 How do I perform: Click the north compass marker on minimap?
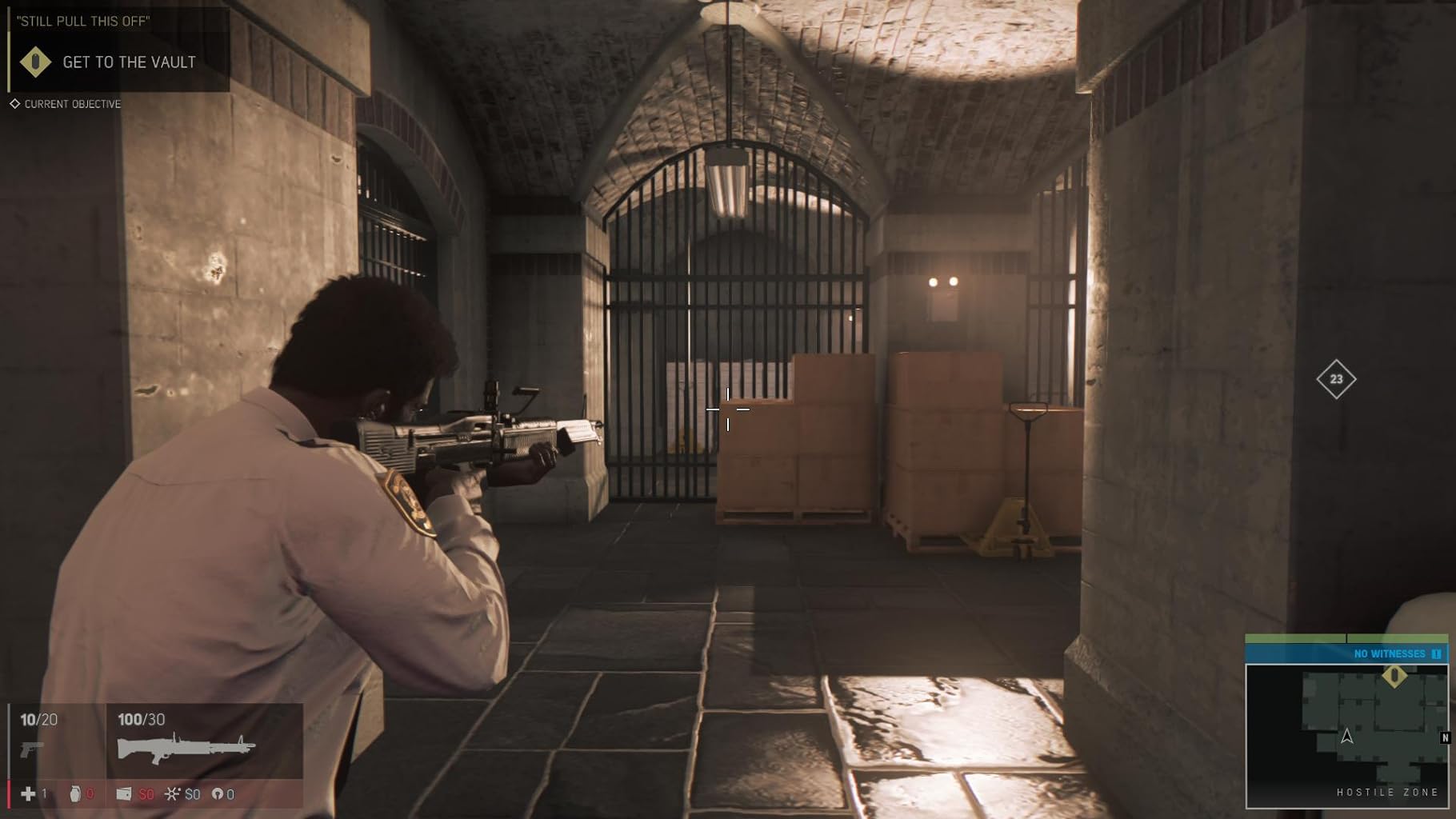click(x=1445, y=737)
